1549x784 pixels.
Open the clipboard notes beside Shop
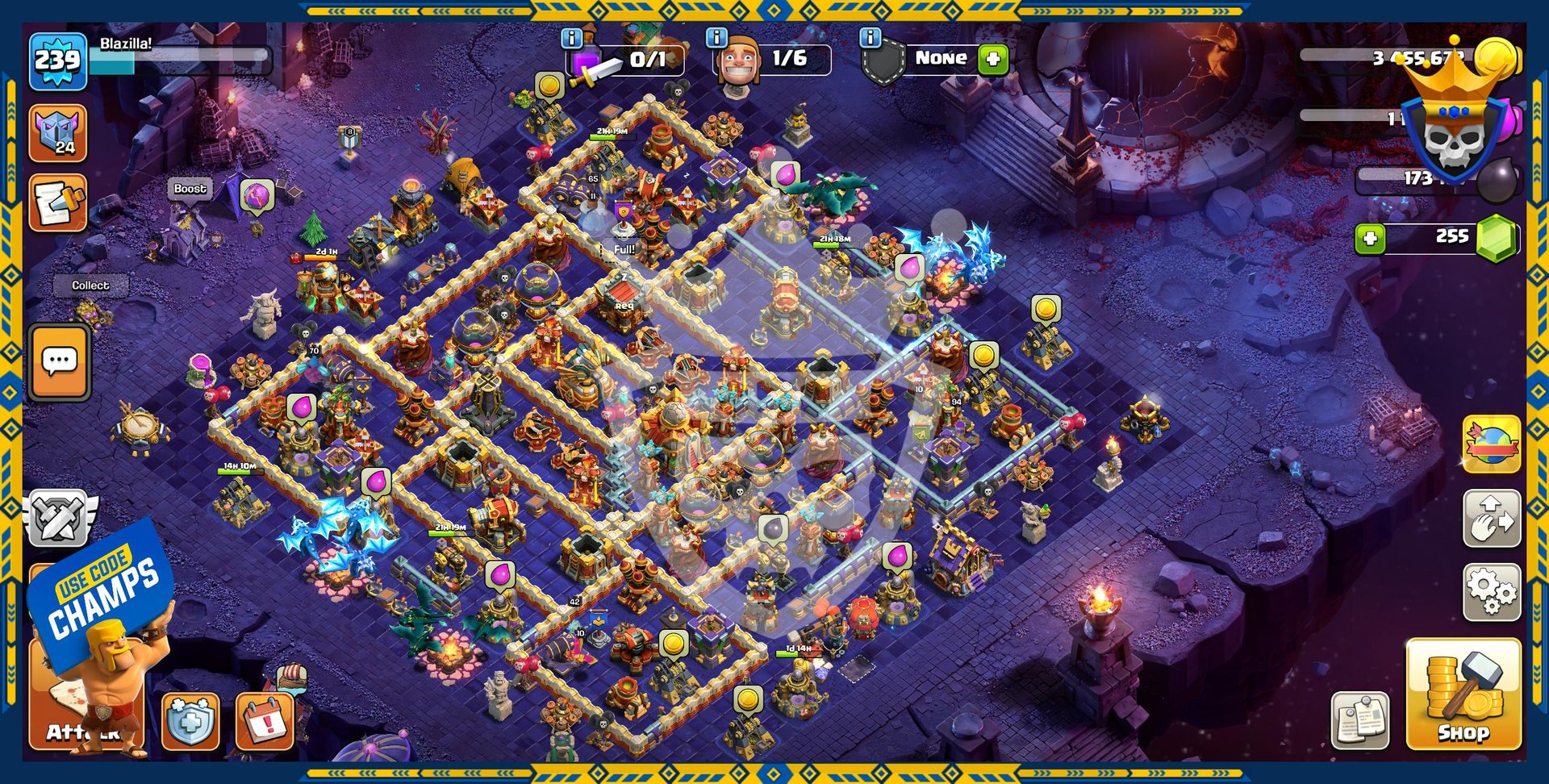coord(1360,719)
